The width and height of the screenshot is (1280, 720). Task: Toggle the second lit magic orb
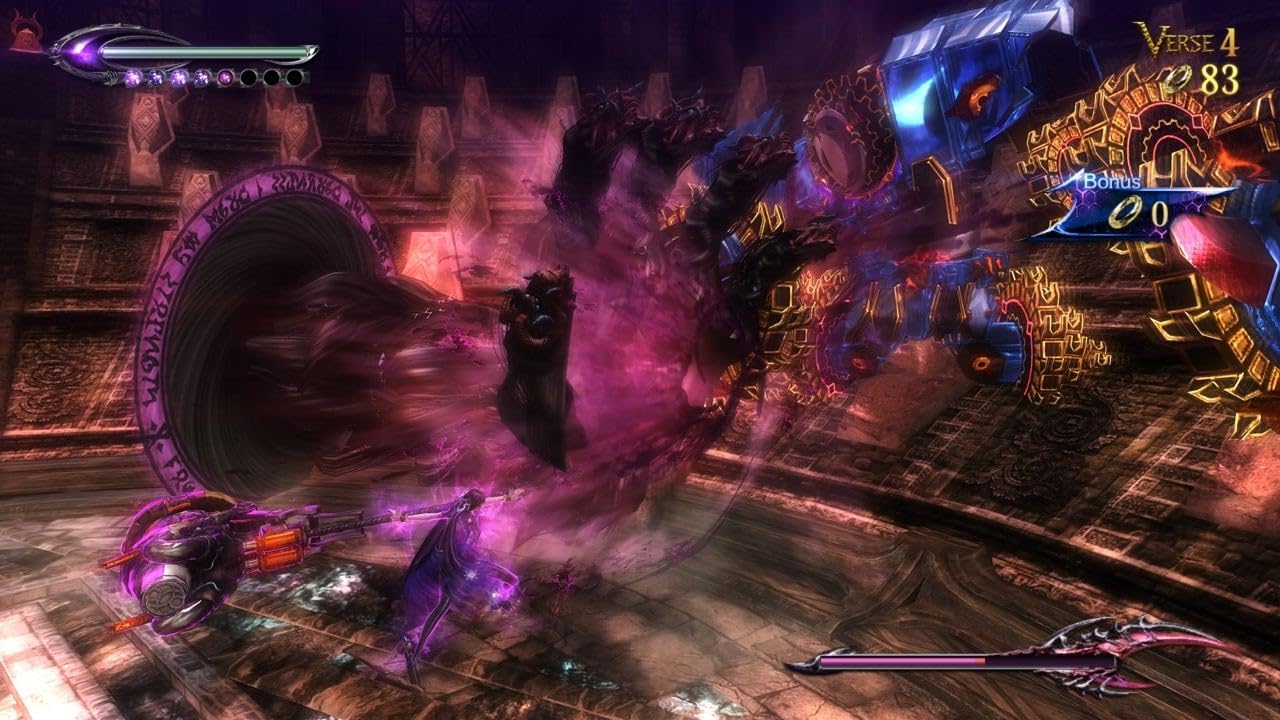click(x=157, y=78)
